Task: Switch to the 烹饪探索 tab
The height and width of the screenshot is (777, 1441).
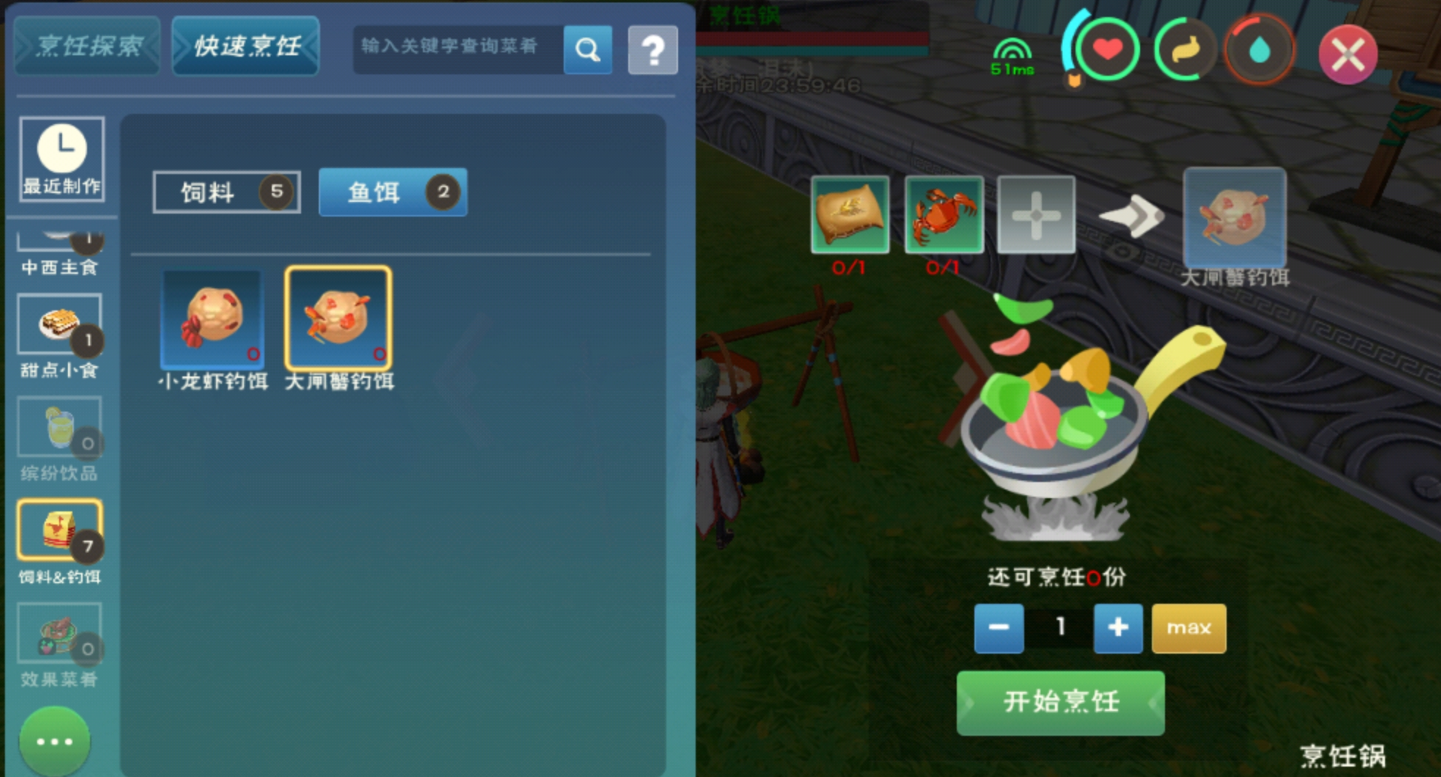Action: tap(86, 45)
